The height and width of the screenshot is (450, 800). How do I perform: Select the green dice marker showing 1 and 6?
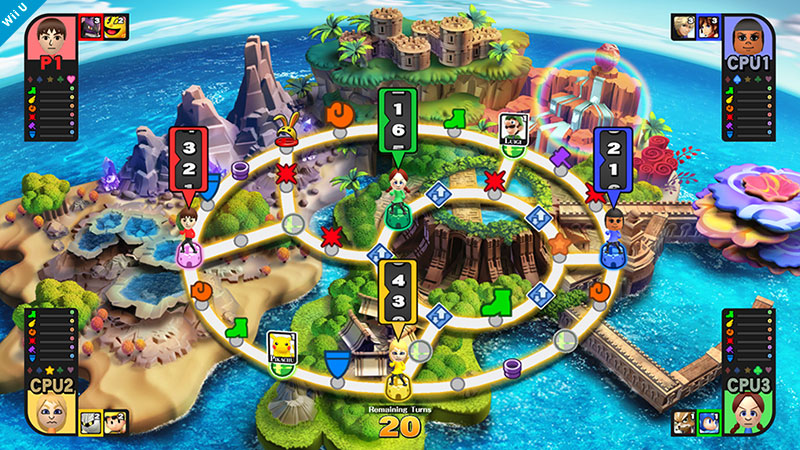point(396,122)
